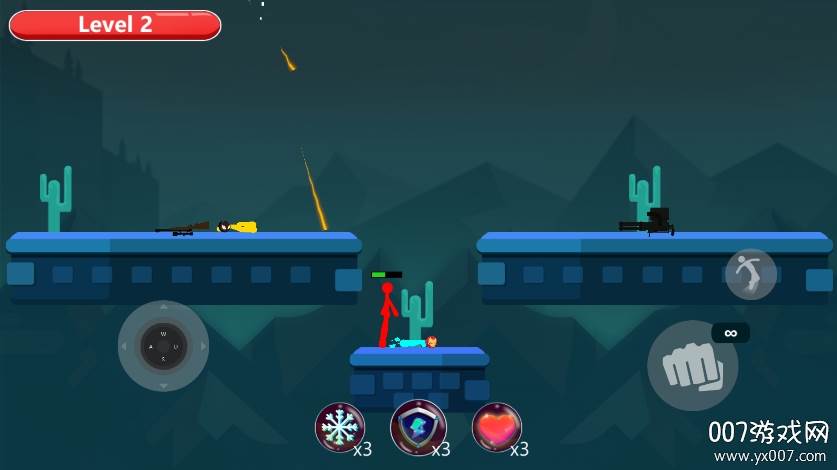Activate the snowflake freeze power-up
This screenshot has width=837, height=470.
click(x=339, y=427)
